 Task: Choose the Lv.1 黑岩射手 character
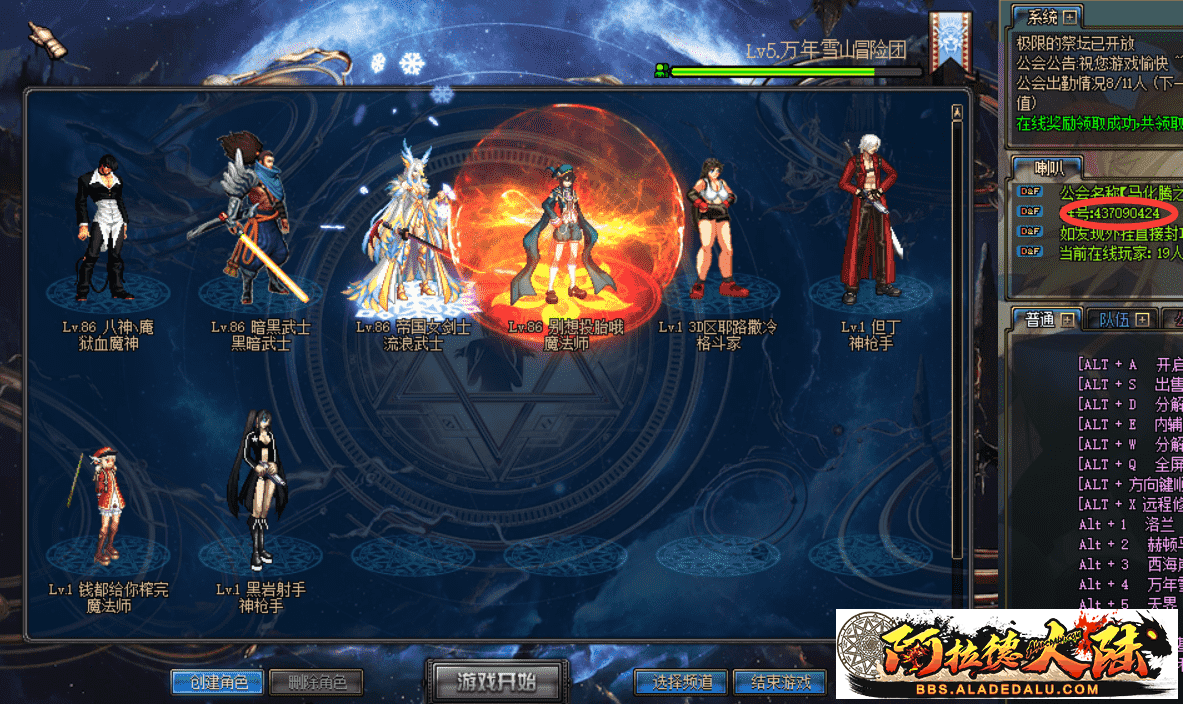[x=260, y=510]
